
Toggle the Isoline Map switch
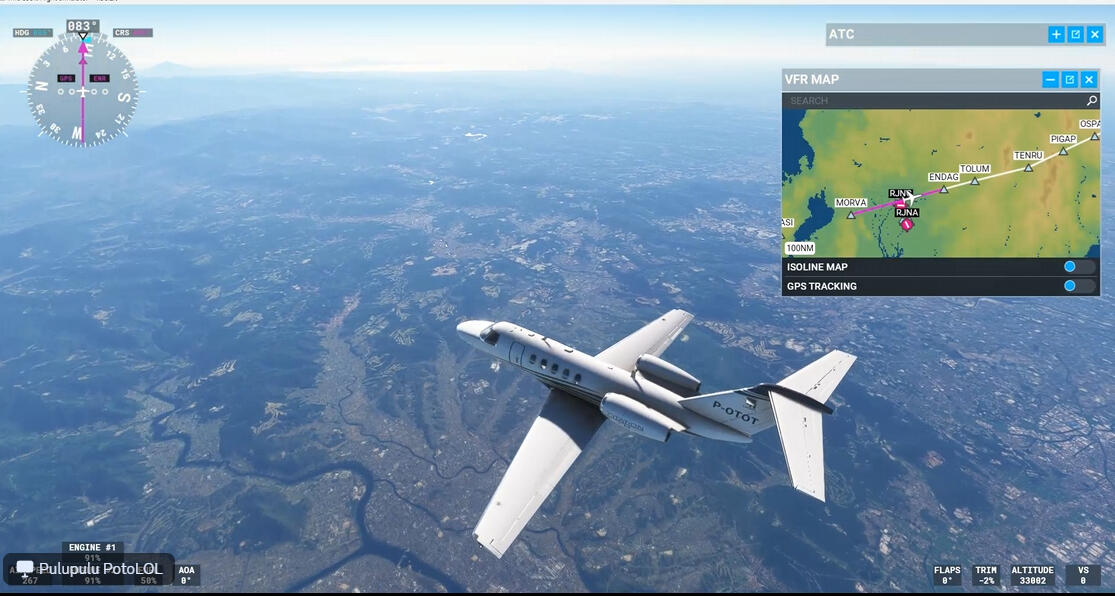pos(1078,267)
